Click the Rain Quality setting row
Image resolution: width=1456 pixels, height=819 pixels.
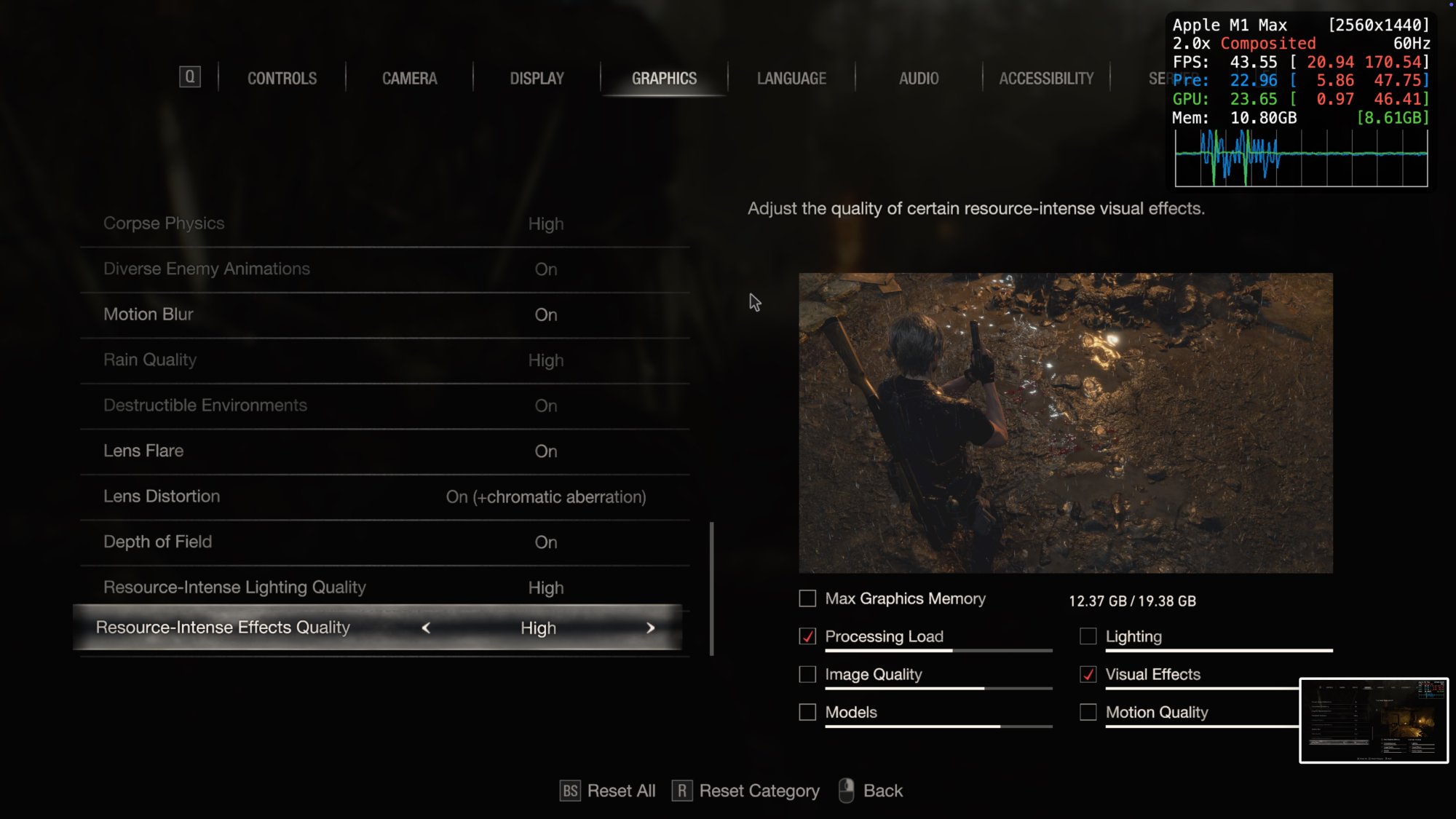pyautogui.click(x=384, y=360)
